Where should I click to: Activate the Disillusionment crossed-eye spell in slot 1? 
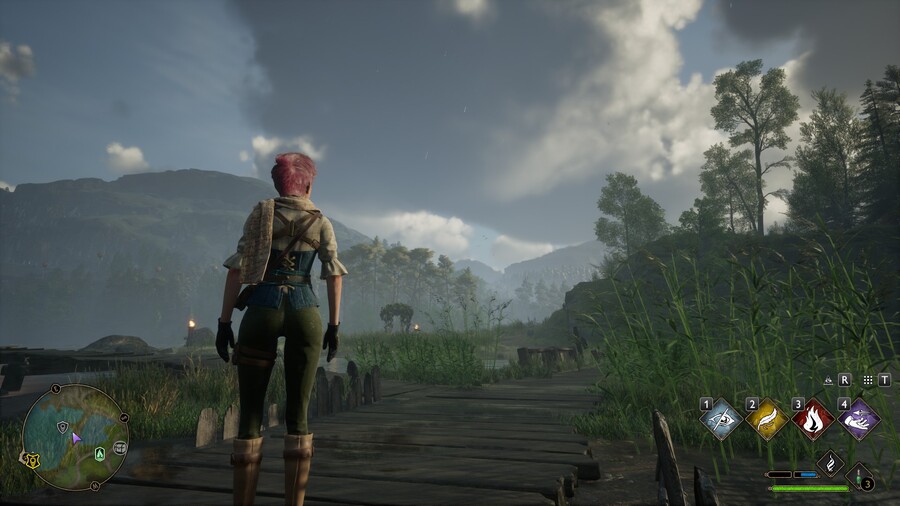(x=722, y=419)
